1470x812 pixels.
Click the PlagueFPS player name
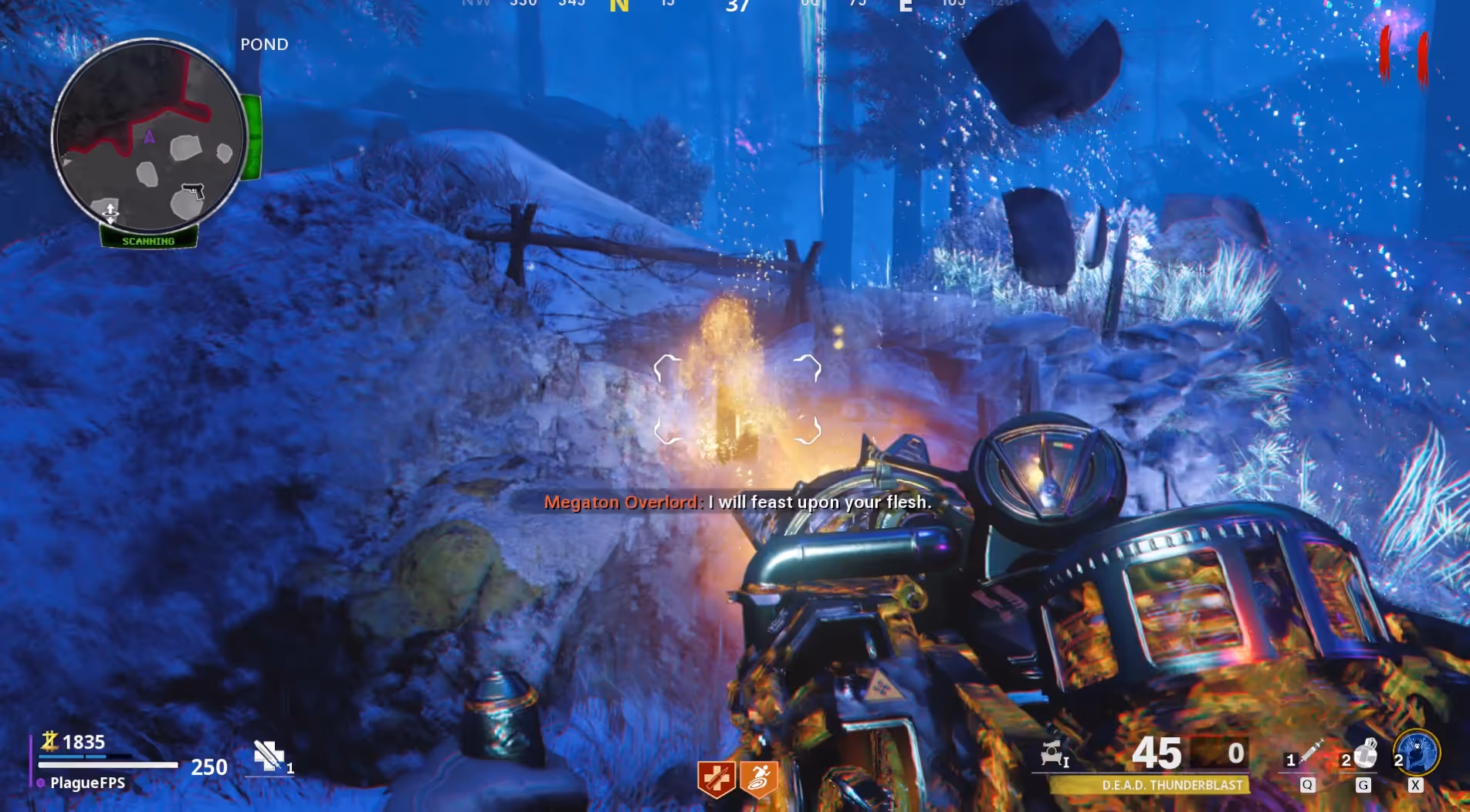pyautogui.click(x=87, y=783)
